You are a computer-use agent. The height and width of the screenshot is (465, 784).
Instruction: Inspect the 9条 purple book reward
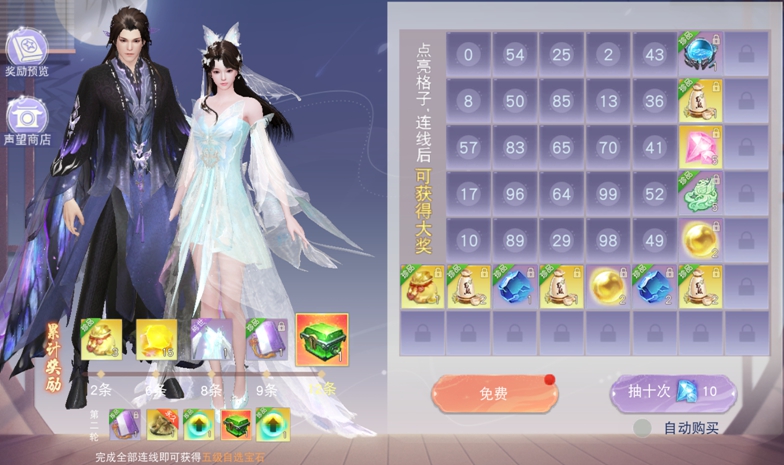click(267, 340)
